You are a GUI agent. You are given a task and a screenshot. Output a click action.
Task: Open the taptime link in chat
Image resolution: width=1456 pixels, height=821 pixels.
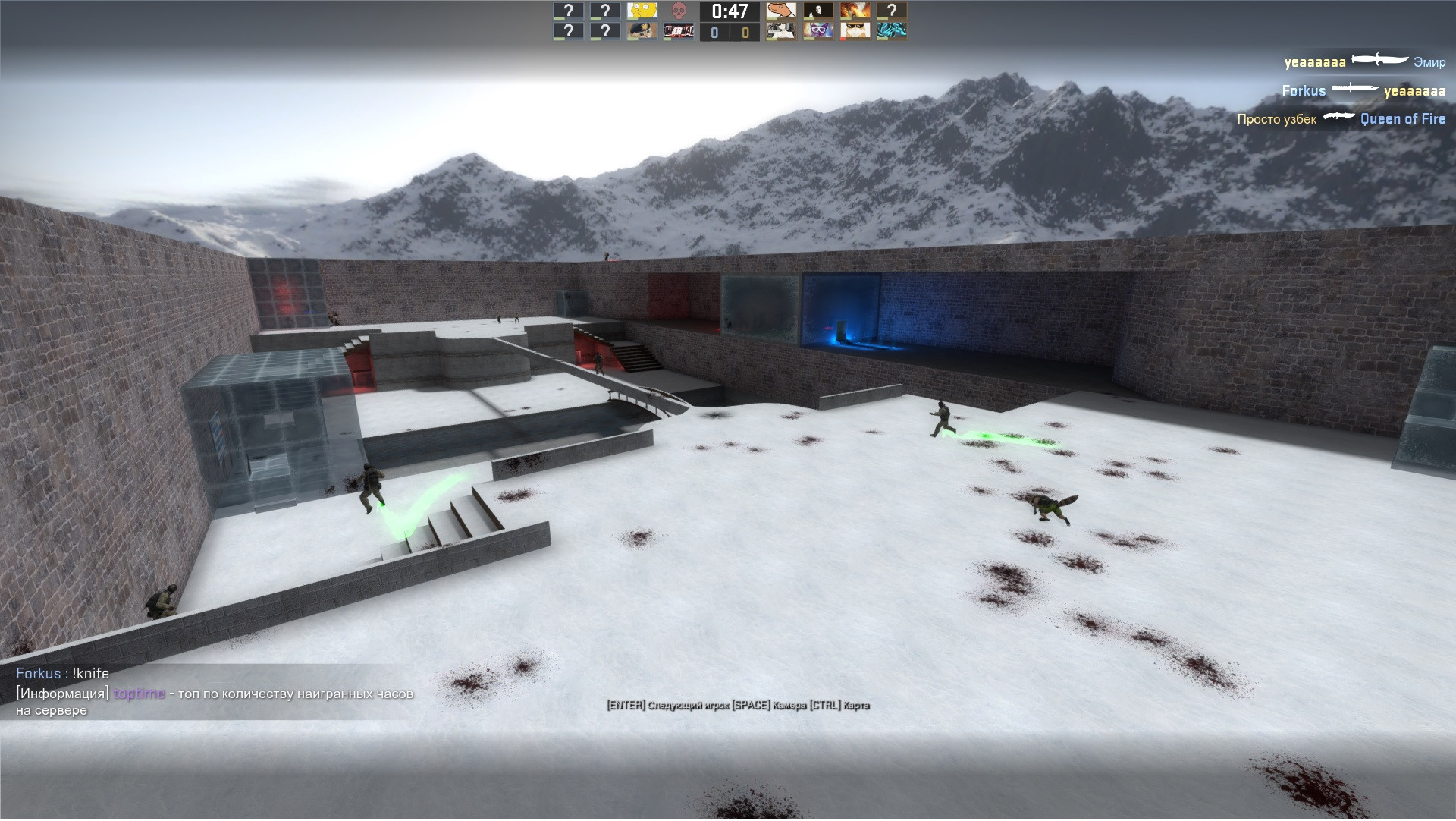click(x=140, y=694)
